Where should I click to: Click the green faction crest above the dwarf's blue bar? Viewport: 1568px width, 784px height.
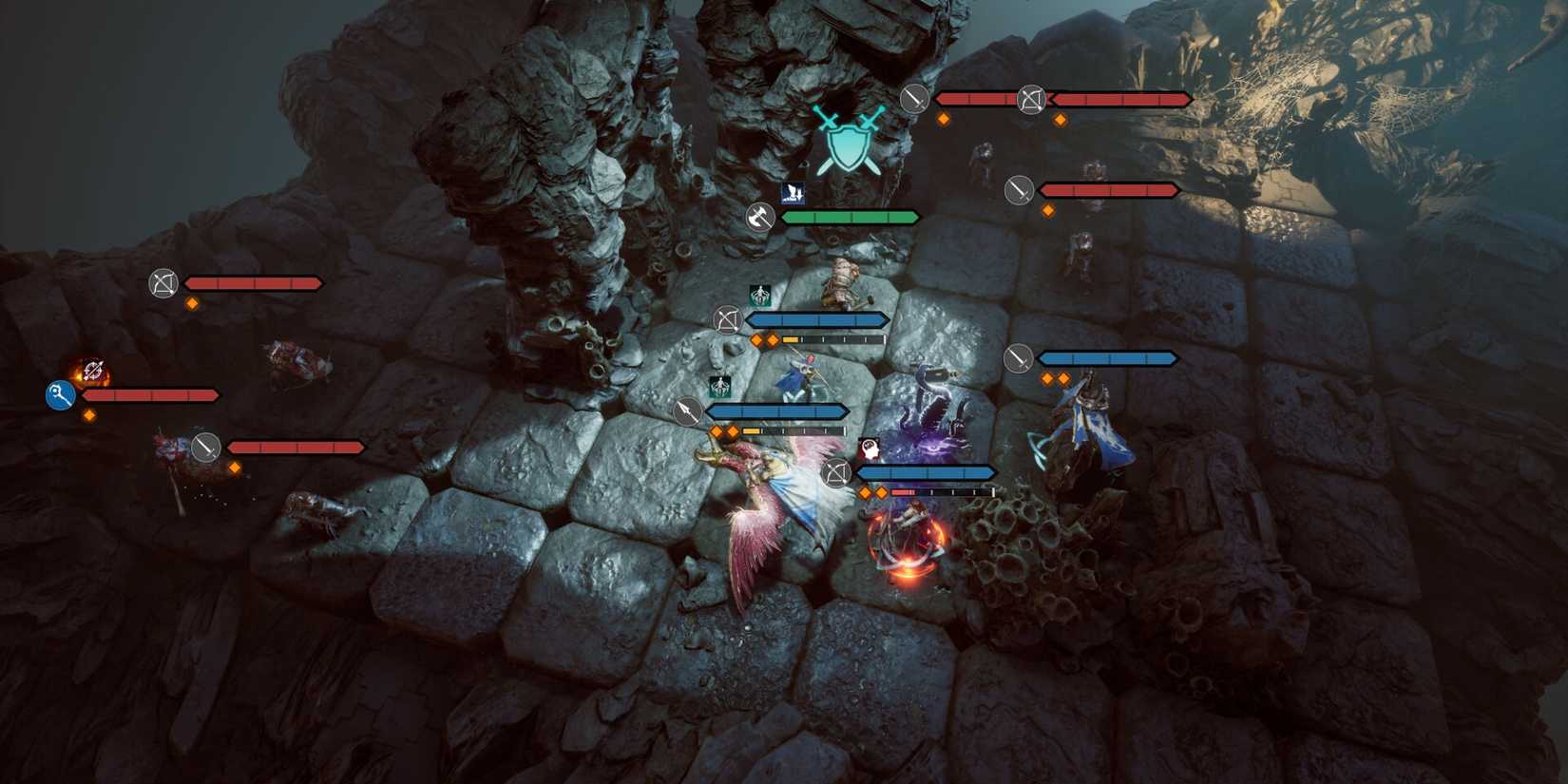759,296
